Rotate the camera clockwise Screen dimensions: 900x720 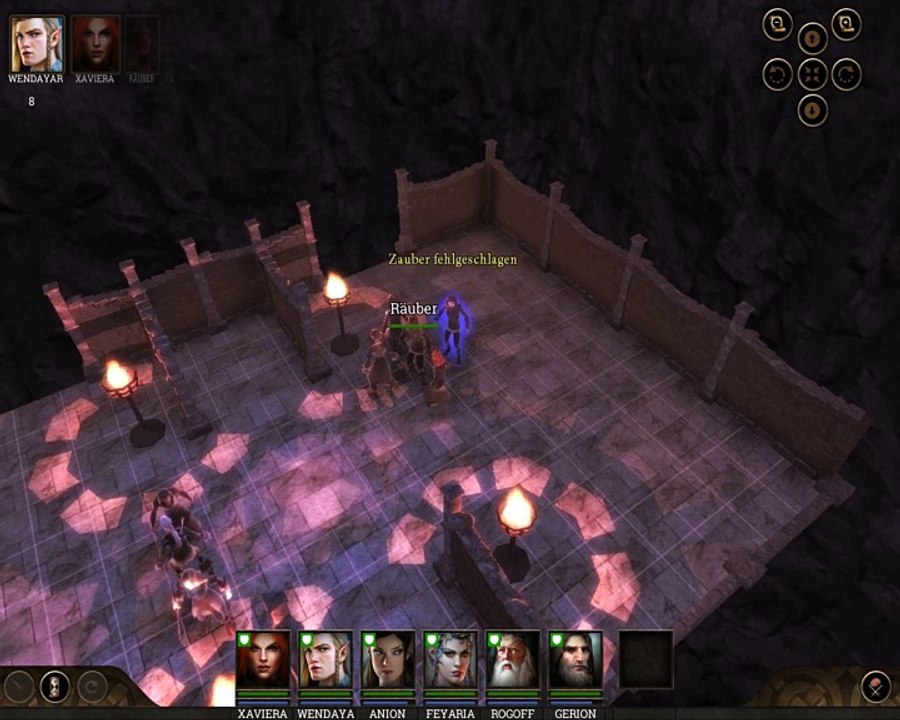click(846, 74)
